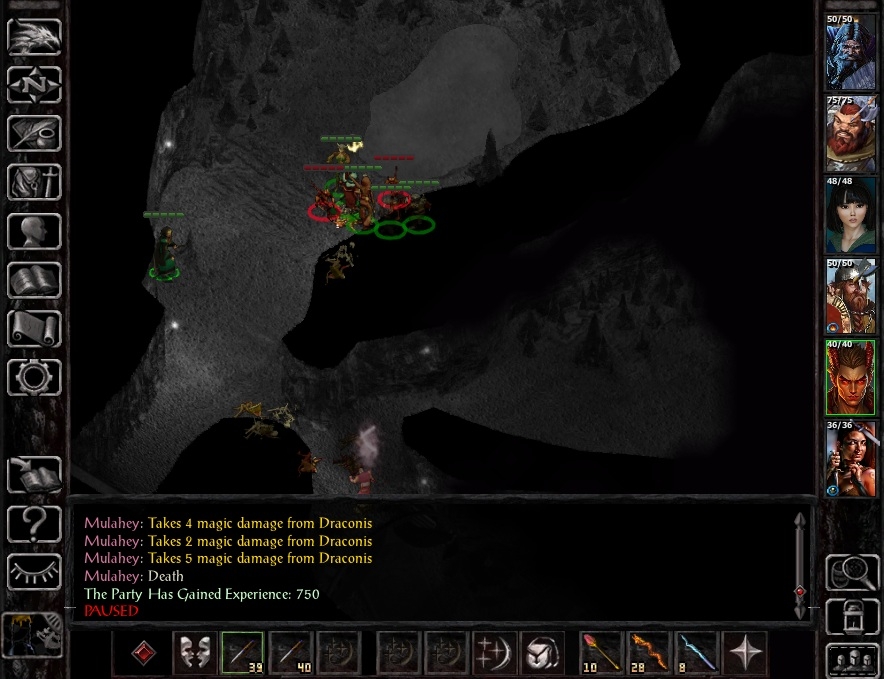The width and height of the screenshot is (884, 679).
Task: Select the white-bearded blue-skinned character portrait
Action: pyautogui.click(x=850, y=53)
